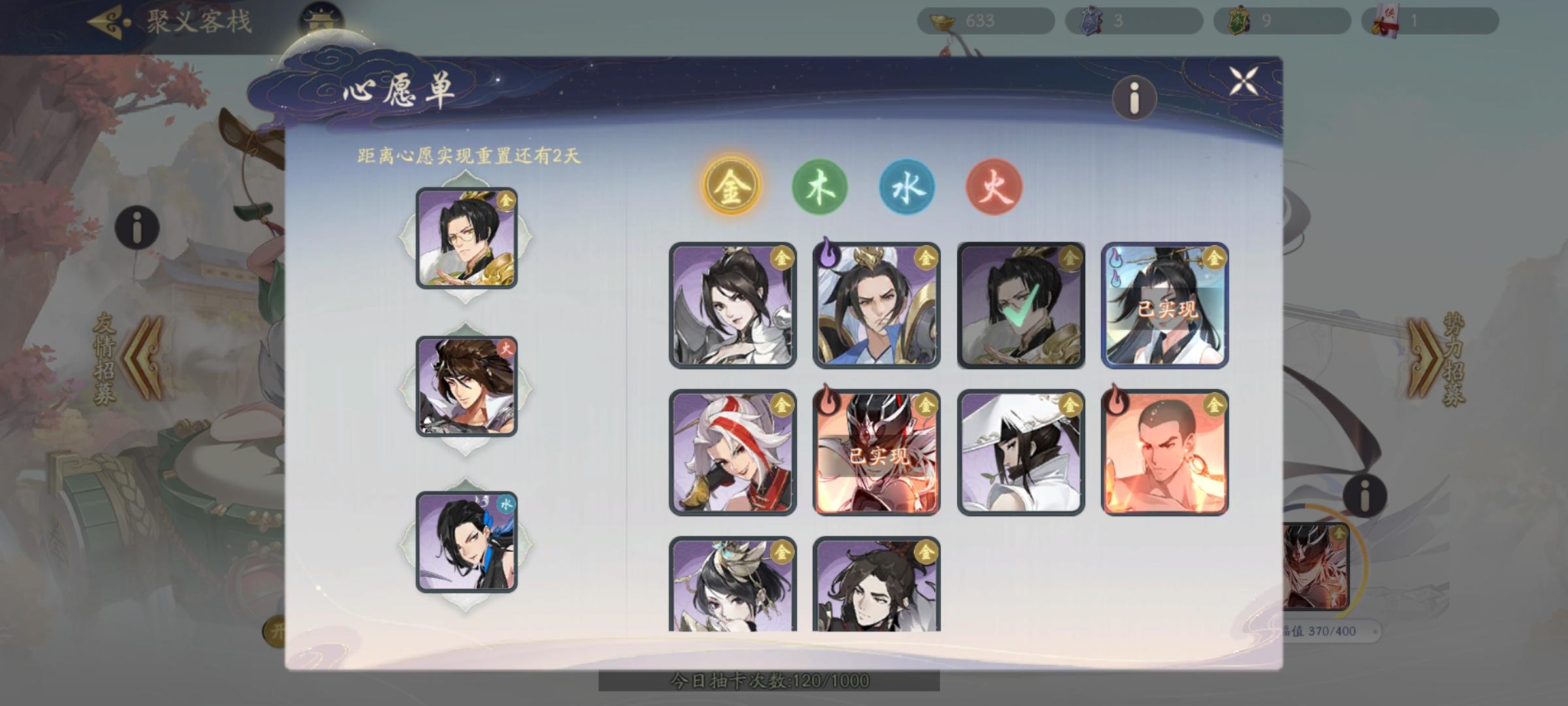Viewport: 1568px width, 706px height.
Task: Close the 心愿单 wish list dialog
Action: pos(1243,82)
